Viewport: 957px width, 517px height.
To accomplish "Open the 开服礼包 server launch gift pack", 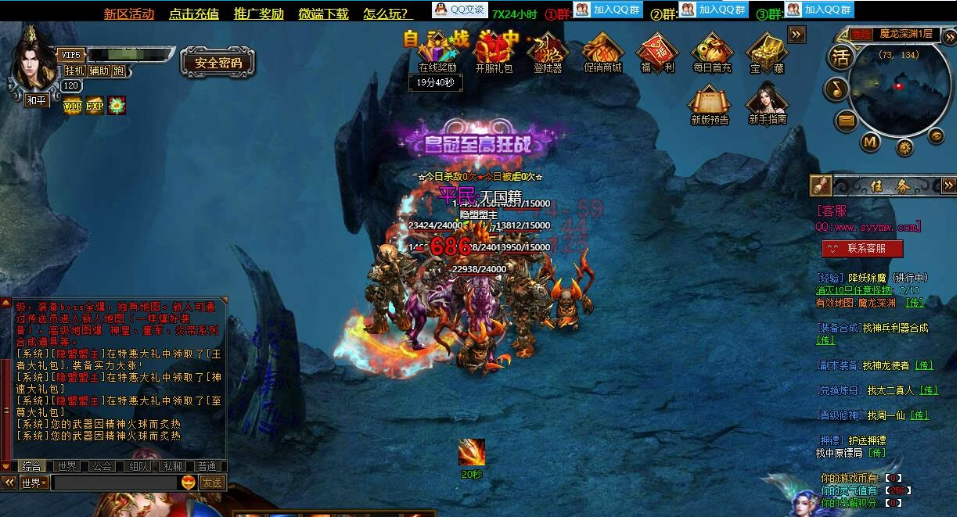I will point(493,52).
